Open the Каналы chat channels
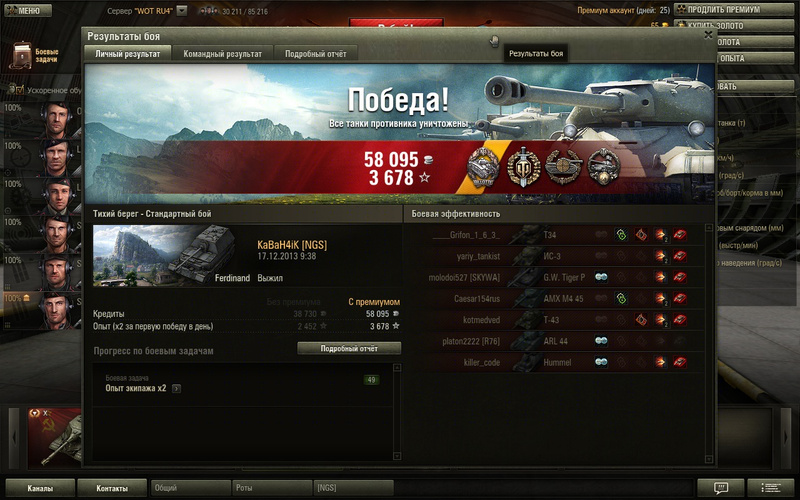The width and height of the screenshot is (800, 500). 40,488
